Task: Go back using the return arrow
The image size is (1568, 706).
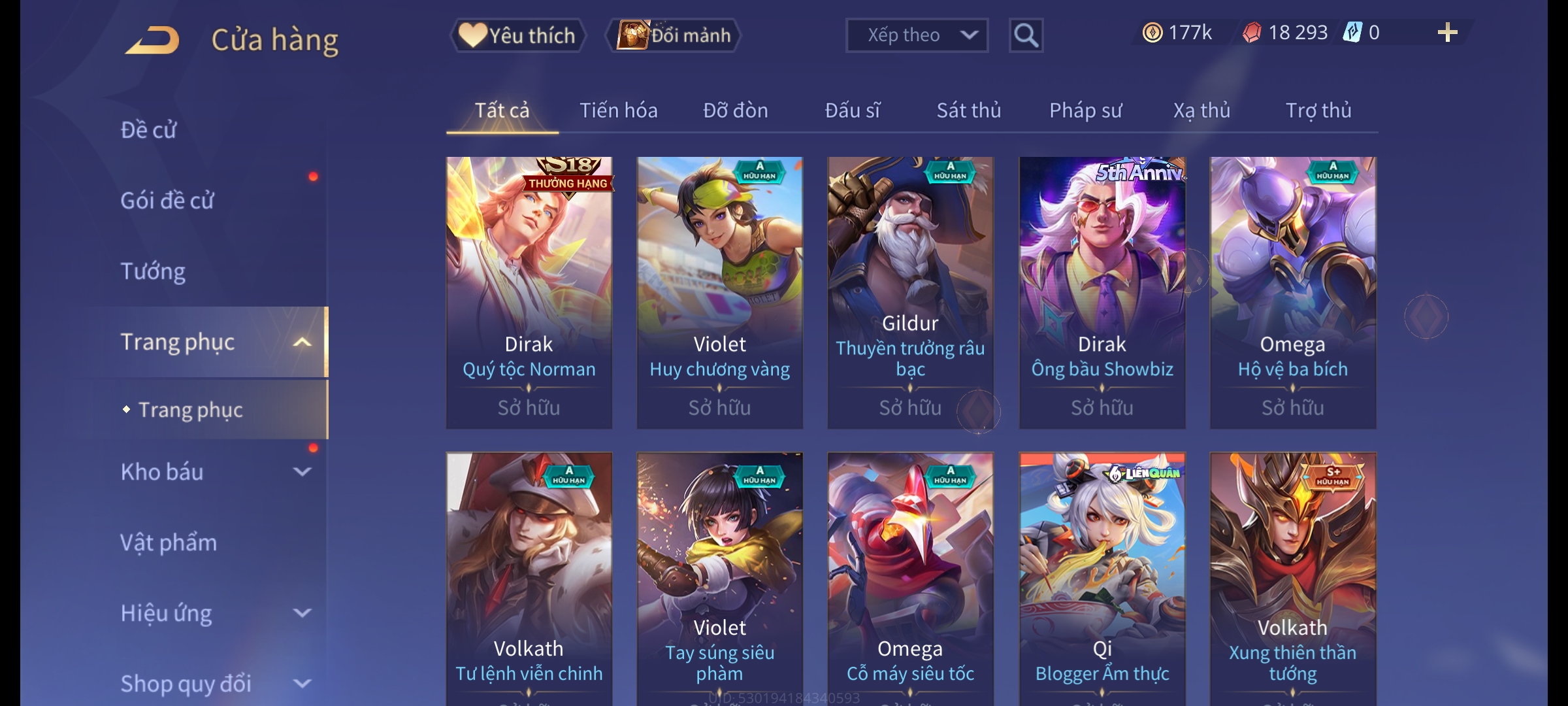Action: [154, 40]
